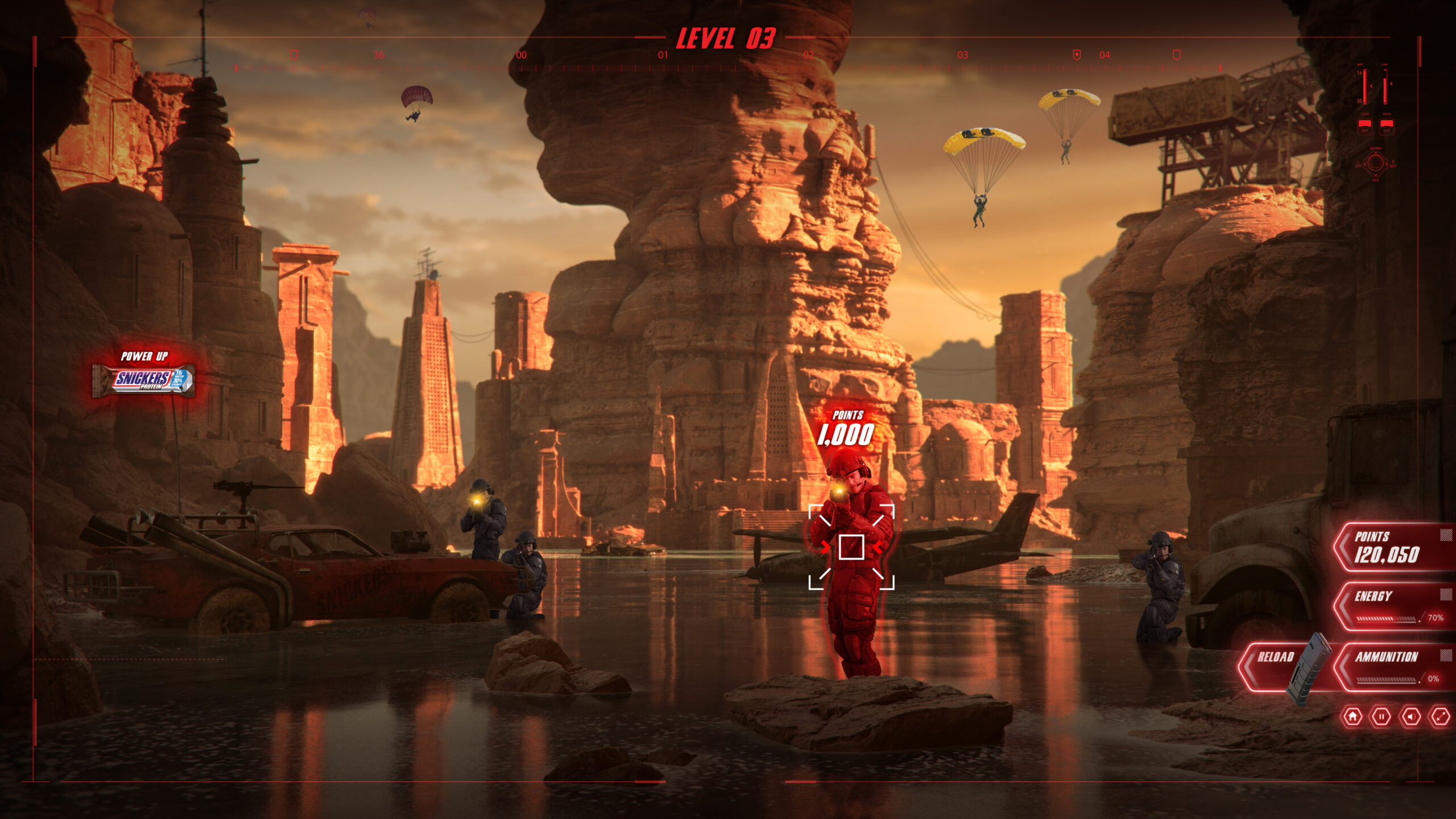The image size is (1456, 819).
Task: Hit the Reload button
Action: tap(1275, 658)
